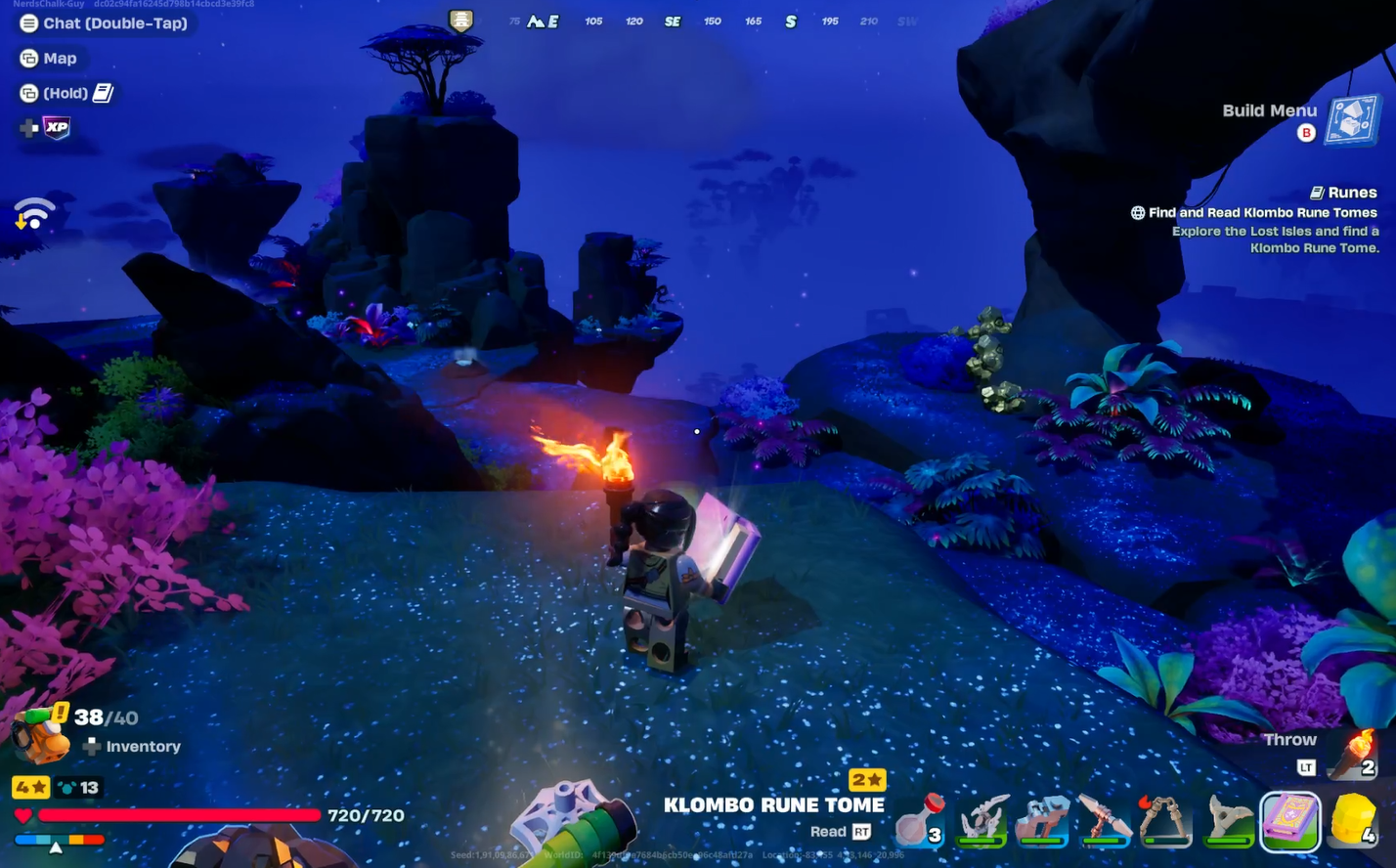Click the compass south marker at the top
1396x868 pixels.
[x=790, y=21]
